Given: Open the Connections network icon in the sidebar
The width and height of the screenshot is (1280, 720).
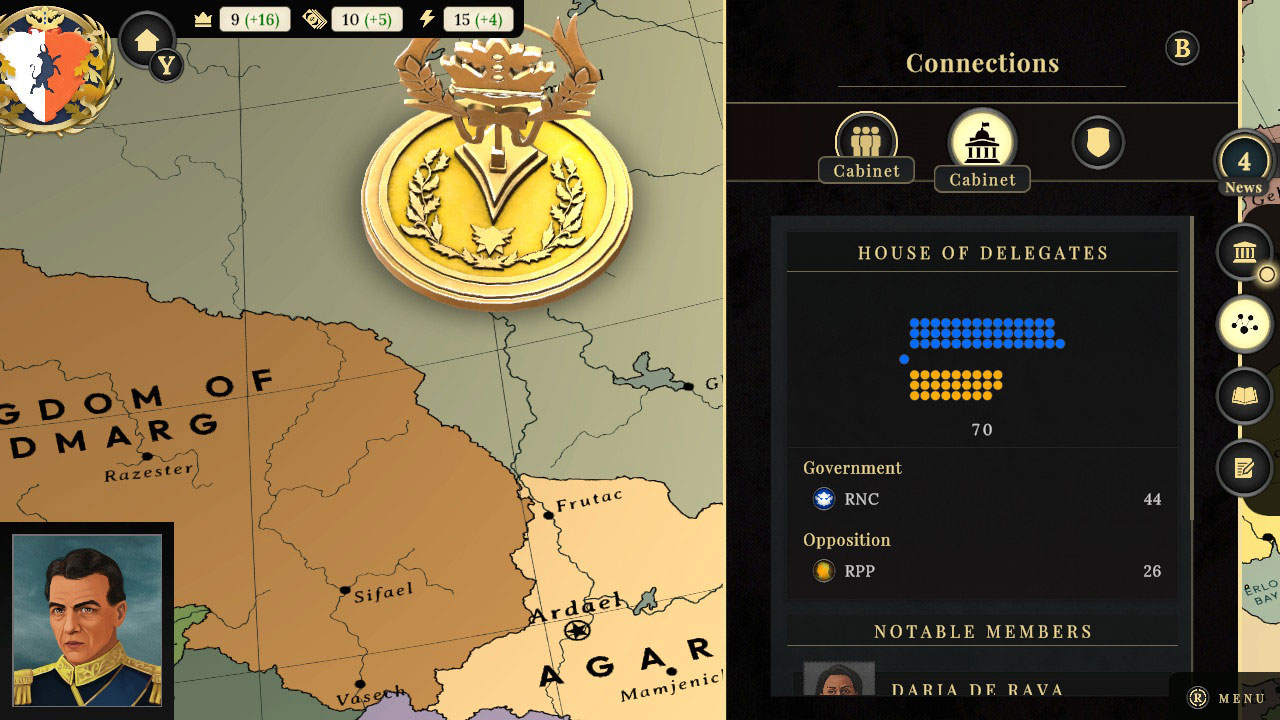Looking at the screenshot, I should 1244,323.
